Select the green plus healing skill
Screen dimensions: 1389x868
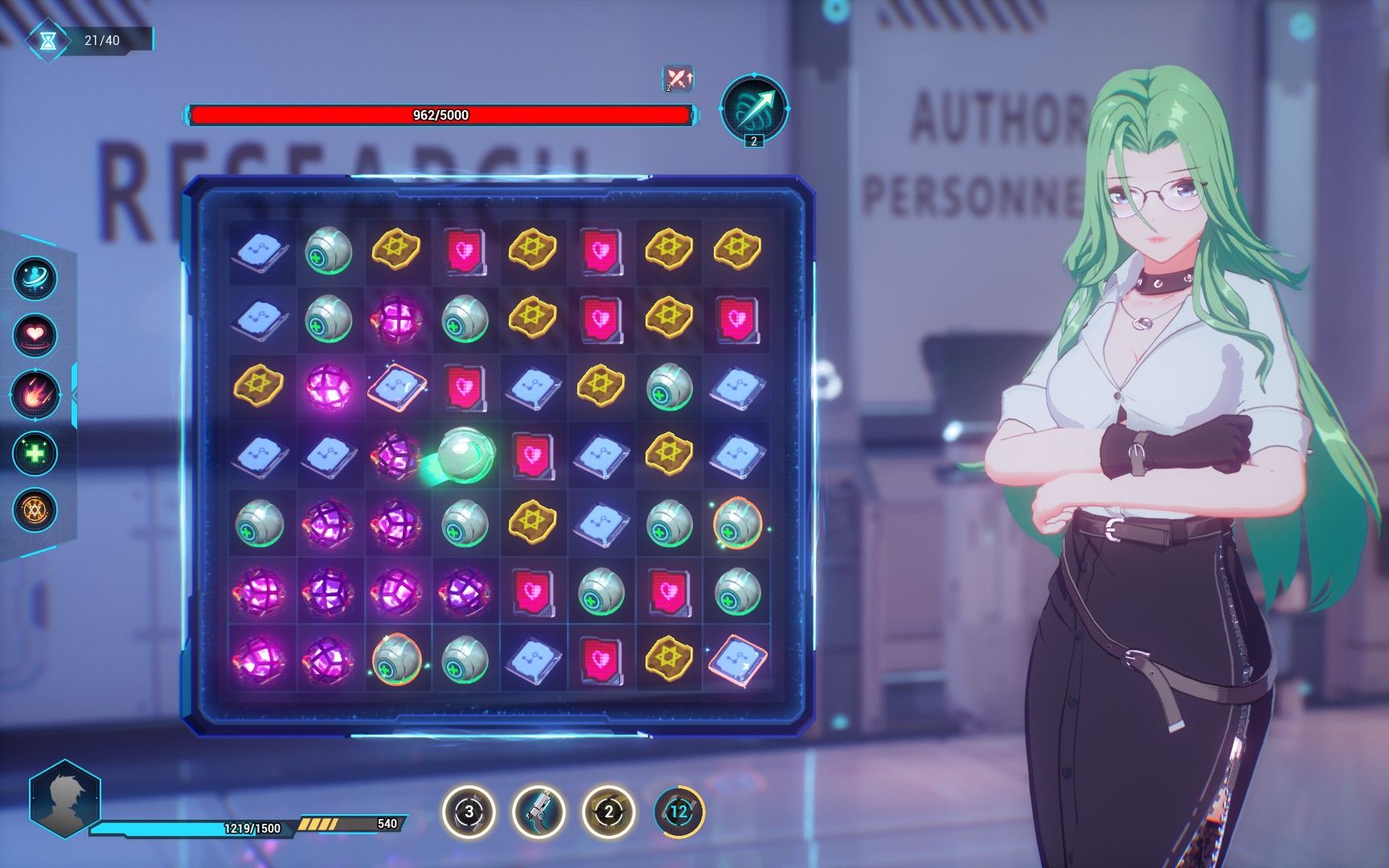point(35,452)
